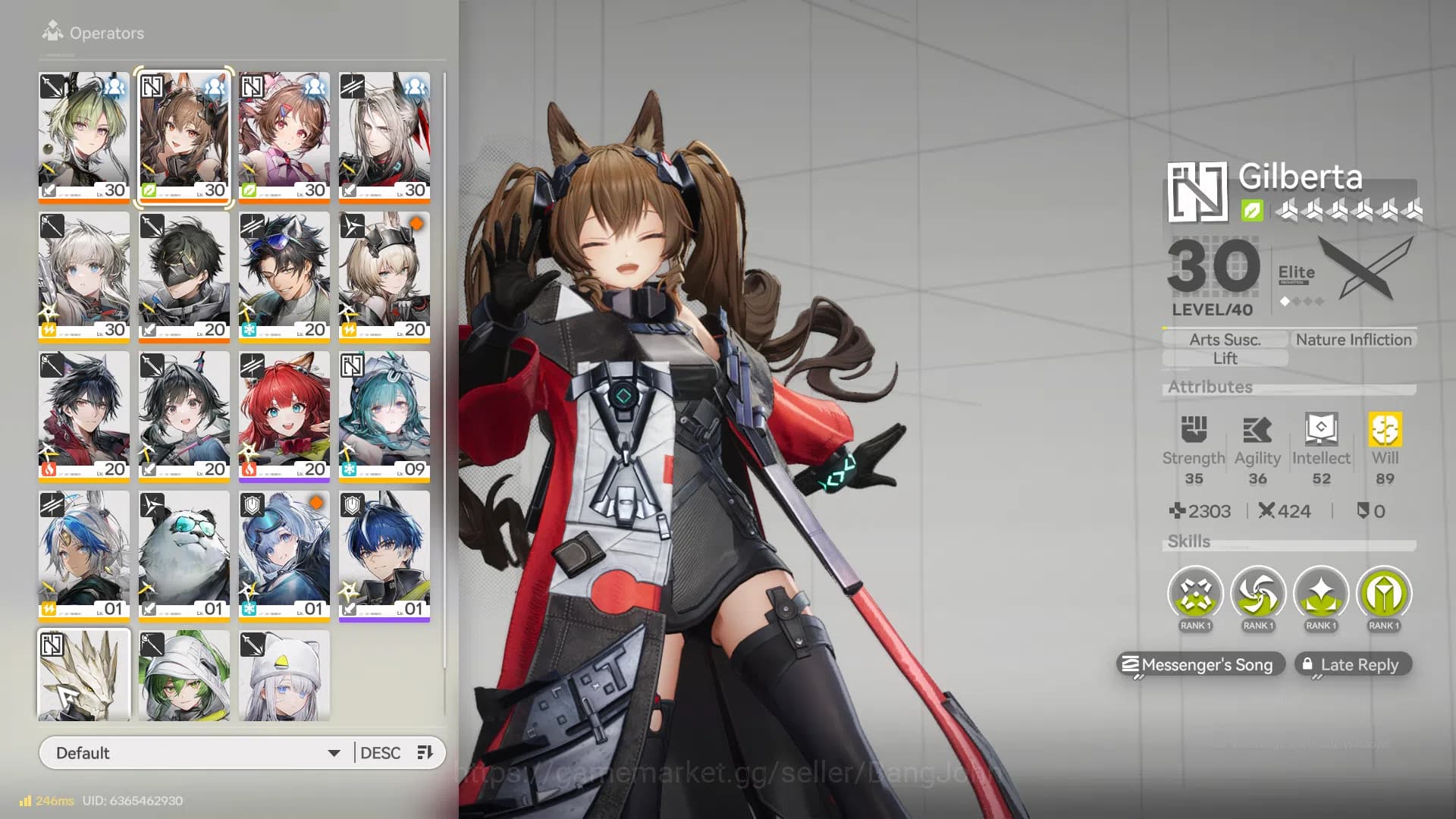Expand the Arts Susc. trait tag
1456x819 pixels.
point(1224,339)
